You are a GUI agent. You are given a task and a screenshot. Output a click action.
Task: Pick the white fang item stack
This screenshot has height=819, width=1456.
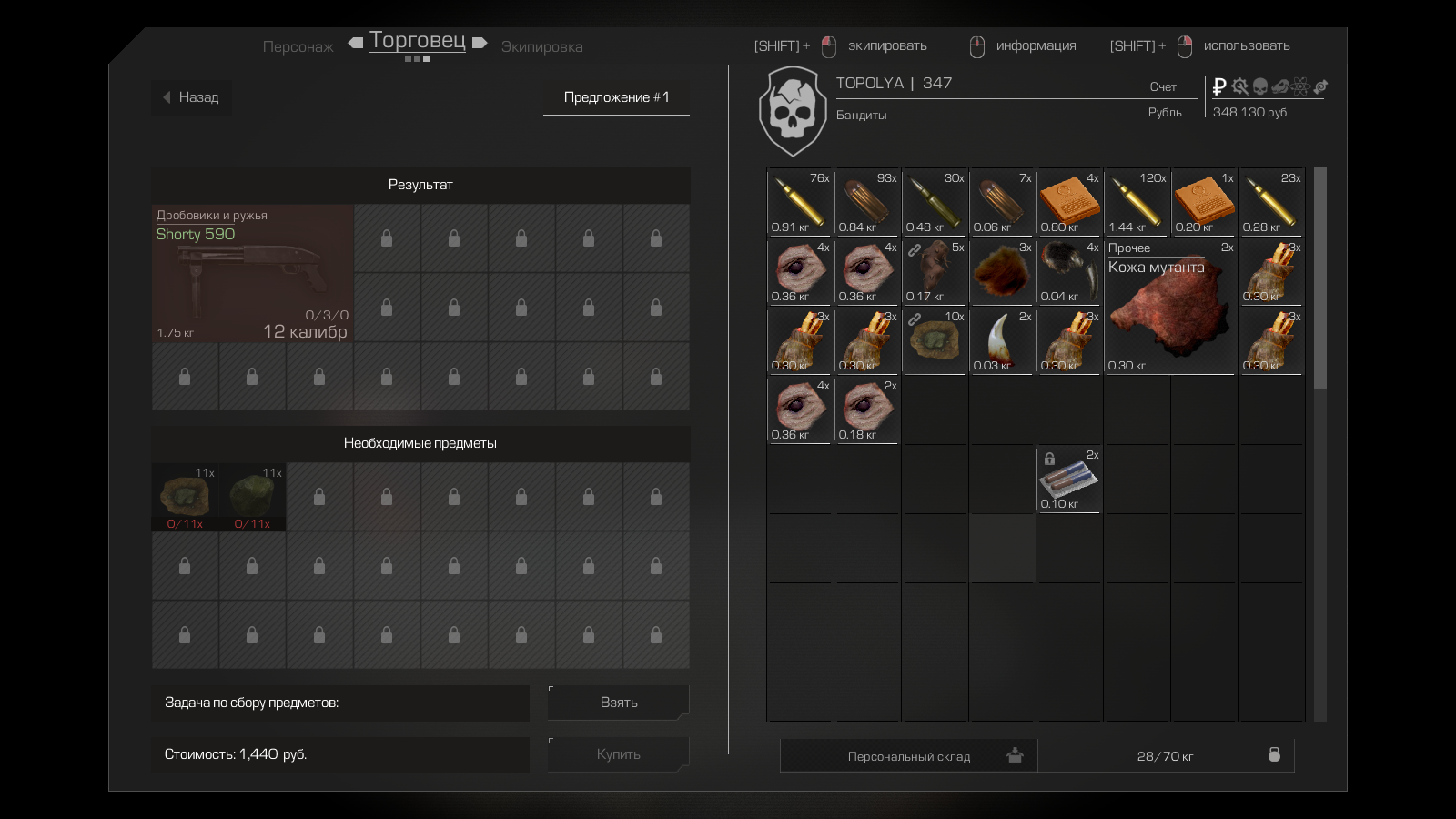point(1001,341)
